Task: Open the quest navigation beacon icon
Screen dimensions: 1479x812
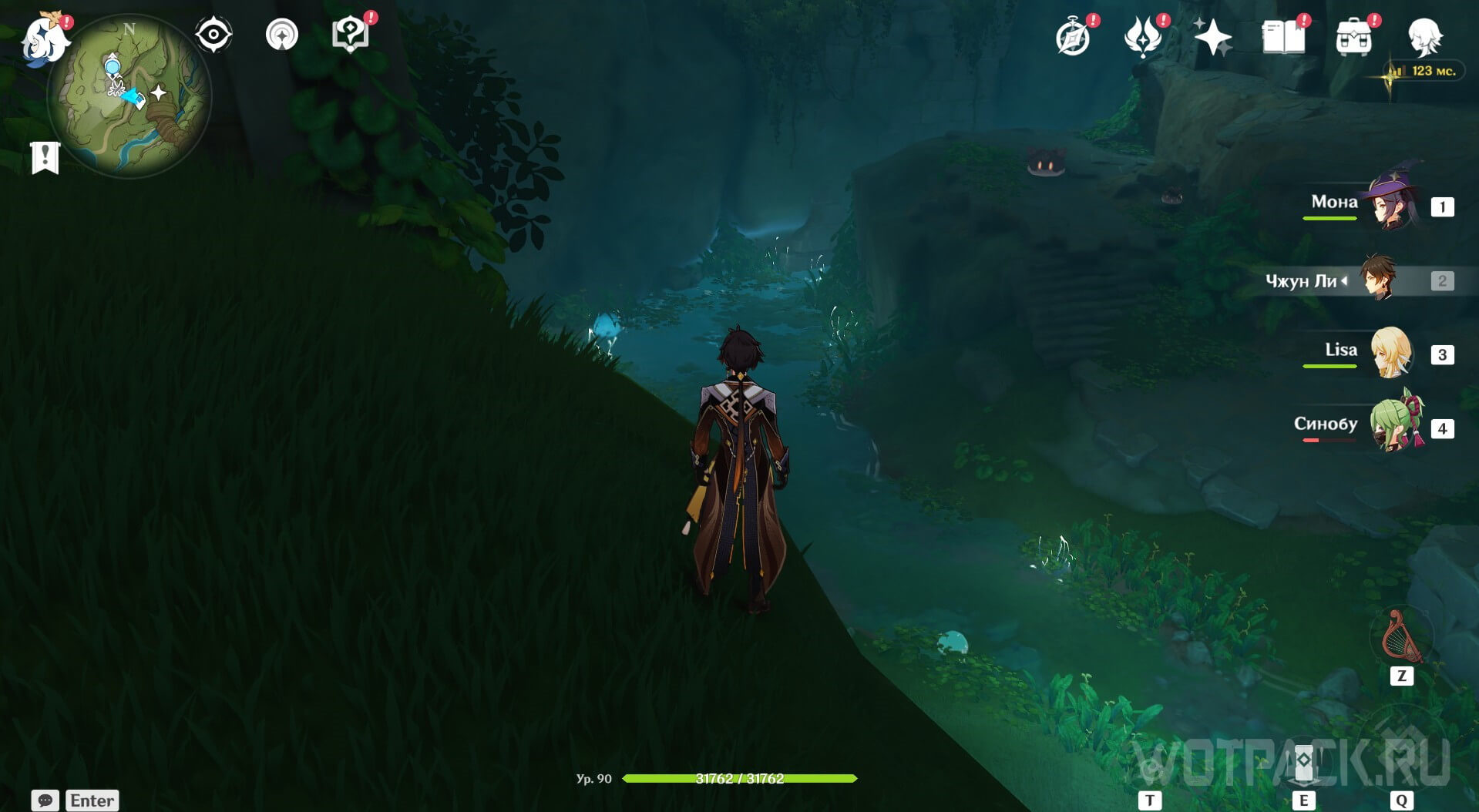Action: (282, 35)
